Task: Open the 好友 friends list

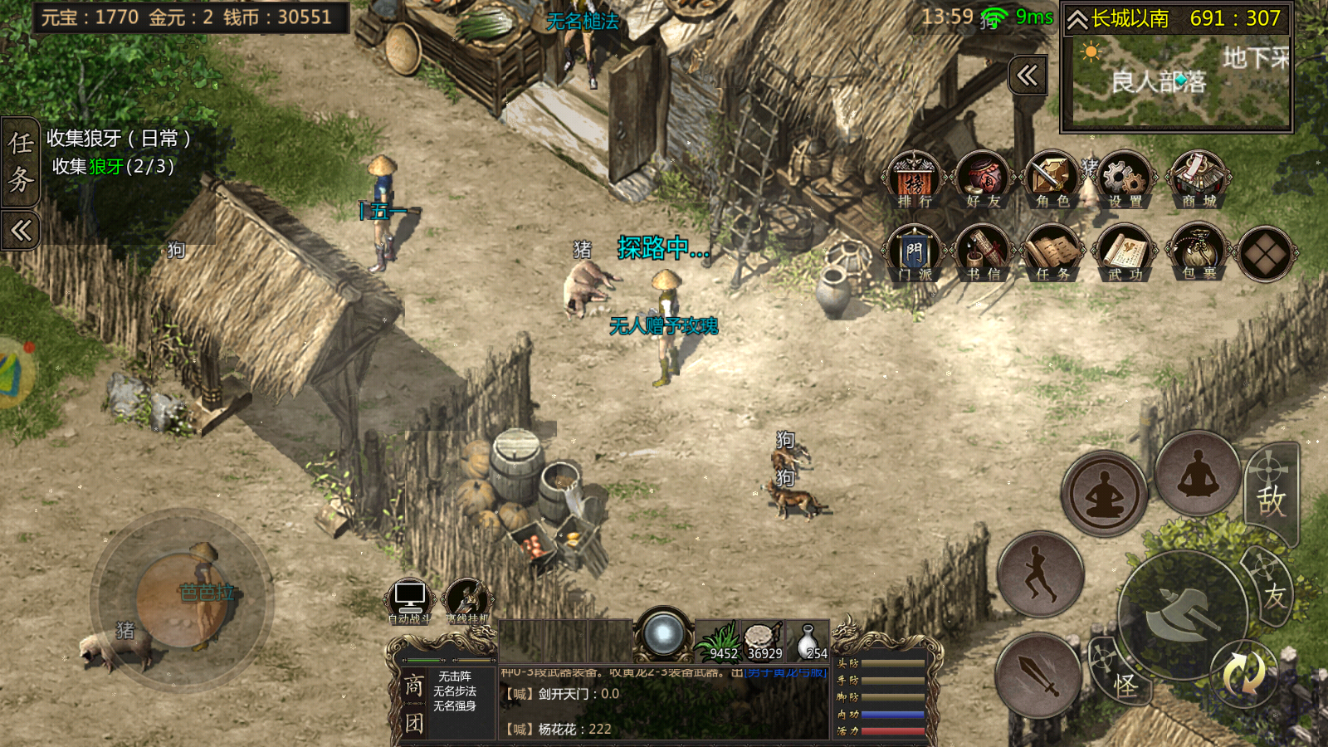Action: pyautogui.click(x=983, y=180)
